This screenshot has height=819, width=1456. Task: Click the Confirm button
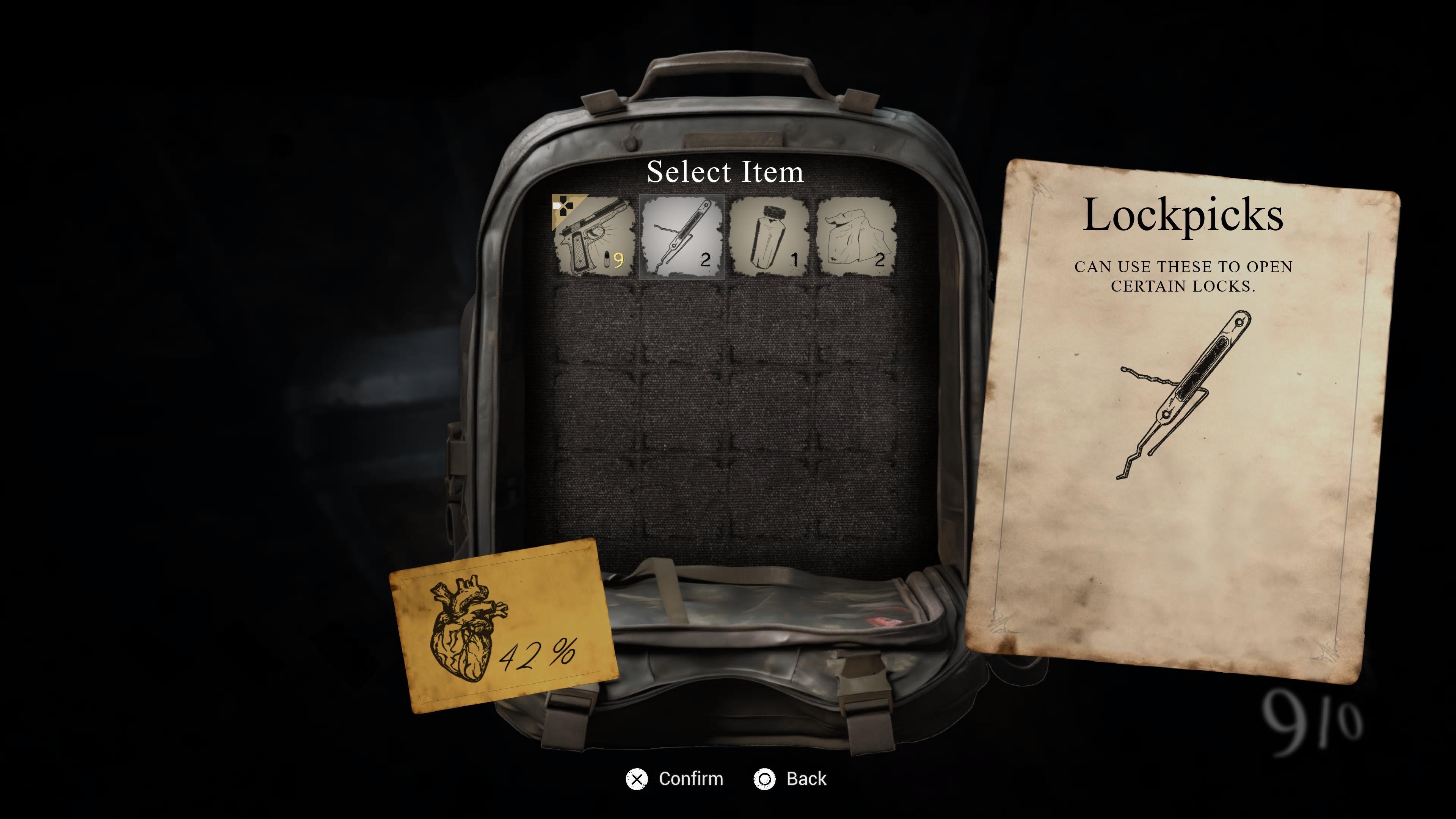[x=675, y=779]
